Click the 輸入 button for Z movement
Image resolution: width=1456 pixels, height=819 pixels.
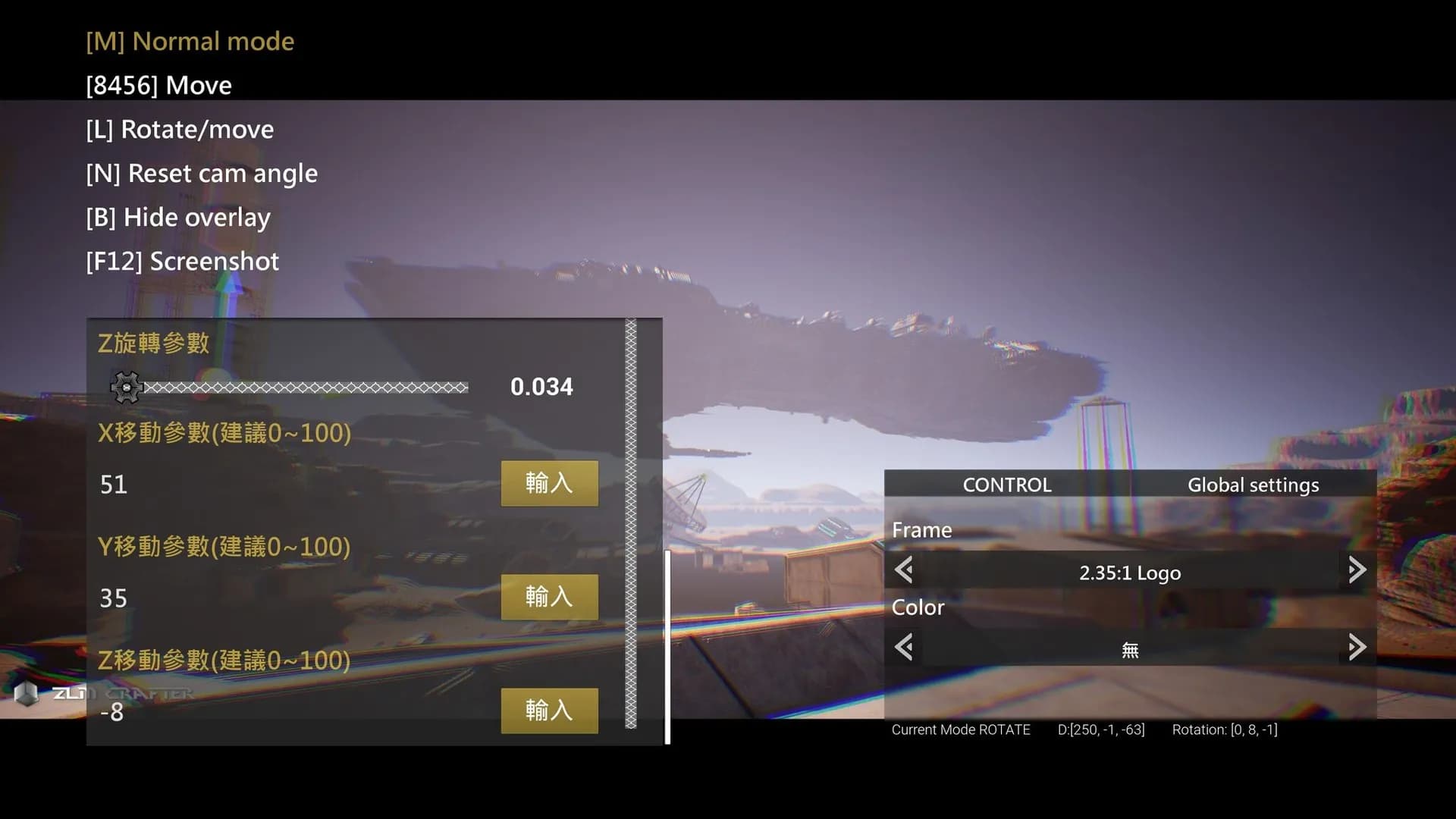pyautogui.click(x=549, y=711)
